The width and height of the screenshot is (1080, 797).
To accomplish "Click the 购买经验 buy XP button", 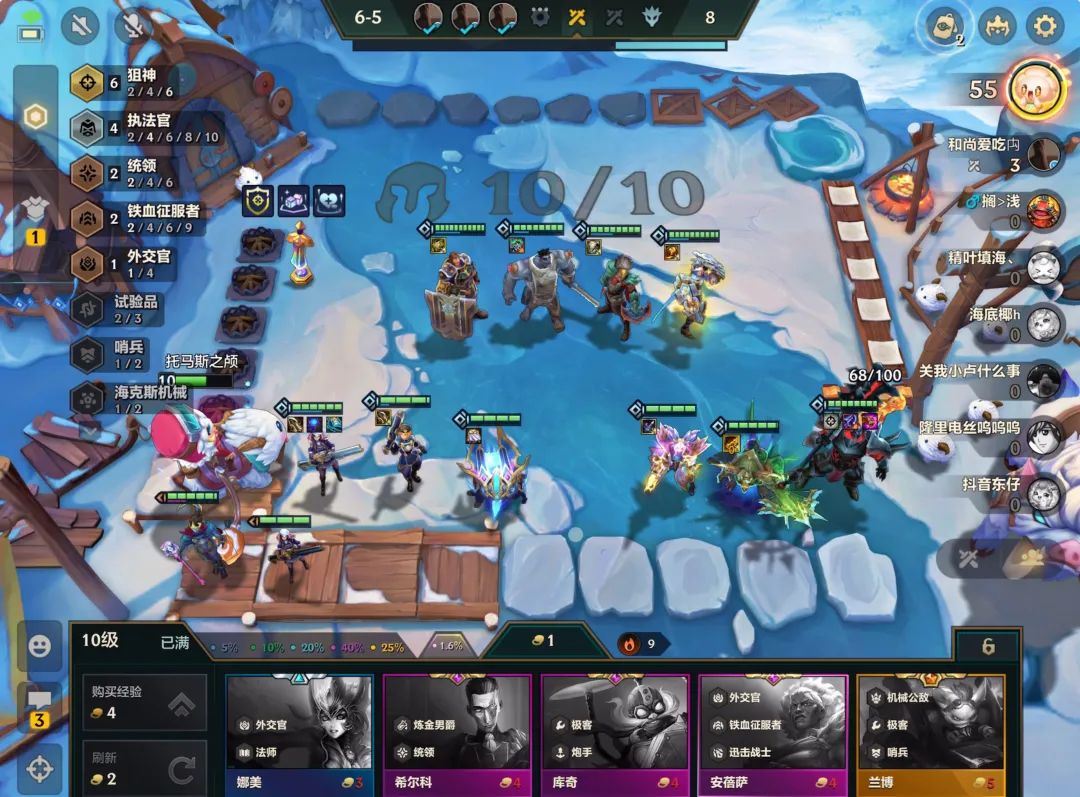I will (x=144, y=702).
